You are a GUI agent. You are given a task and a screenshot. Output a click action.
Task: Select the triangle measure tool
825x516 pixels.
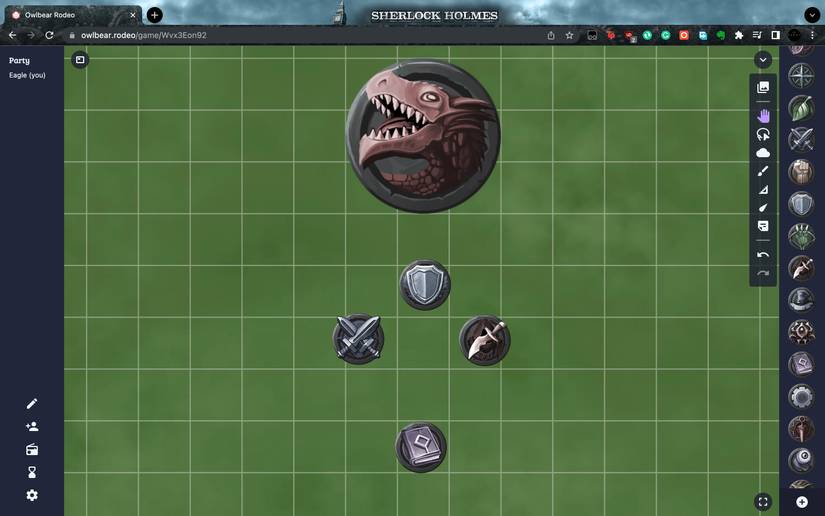[763, 189]
